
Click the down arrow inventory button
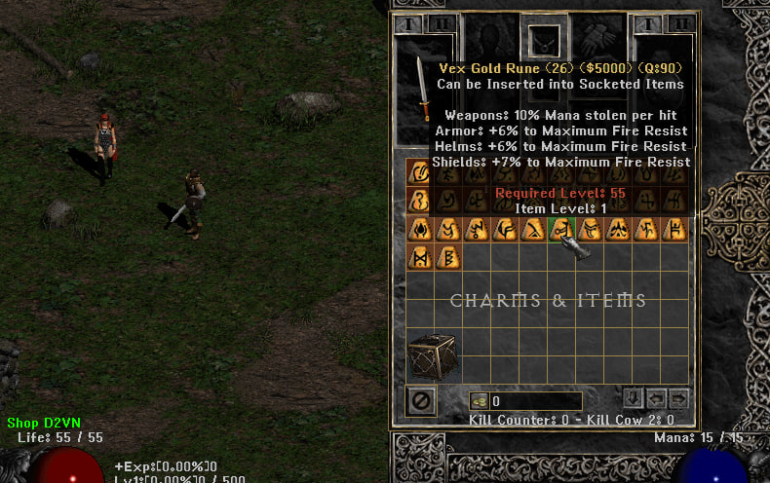pos(632,399)
